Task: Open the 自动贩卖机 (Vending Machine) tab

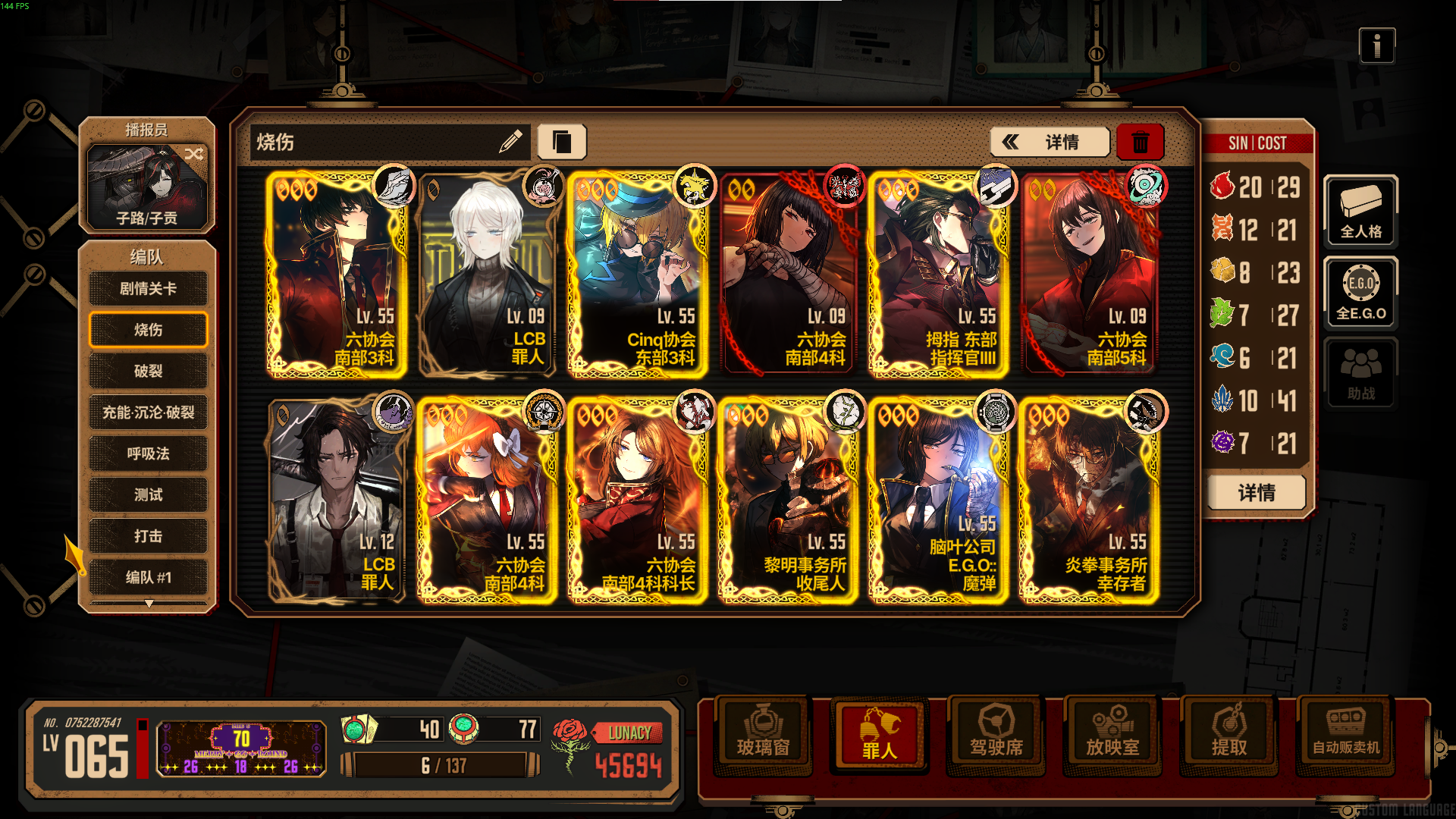Action: coord(1346,733)
